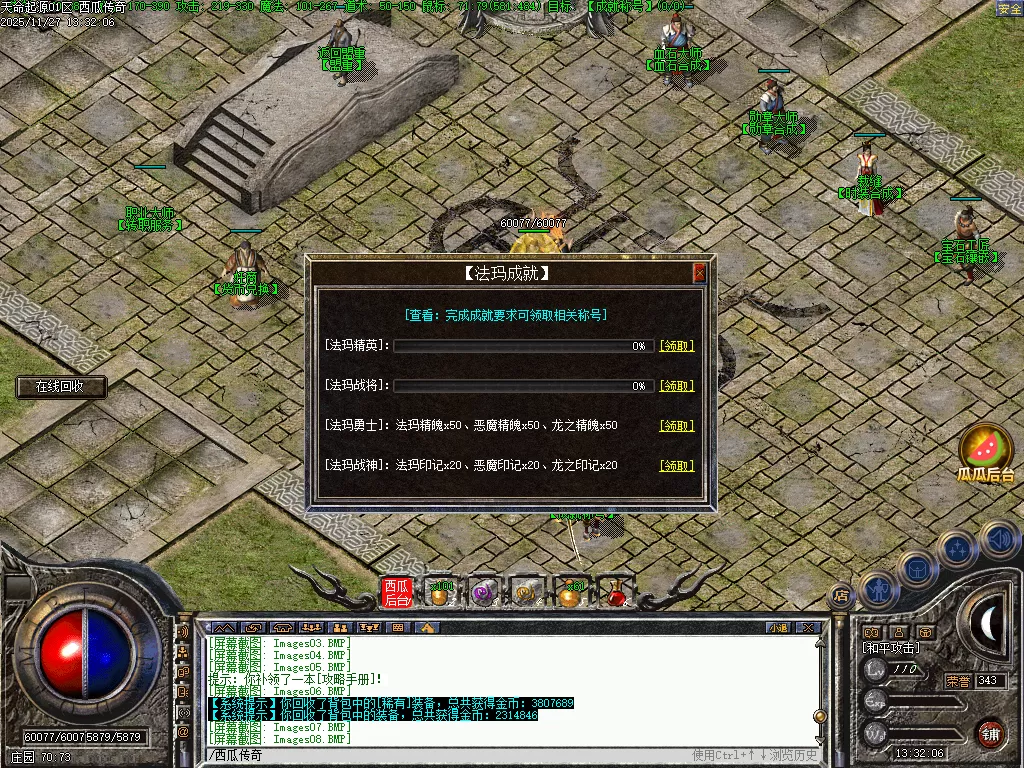
Task: Click the 小退 logout button on chat bar
Action: (778, 628)
